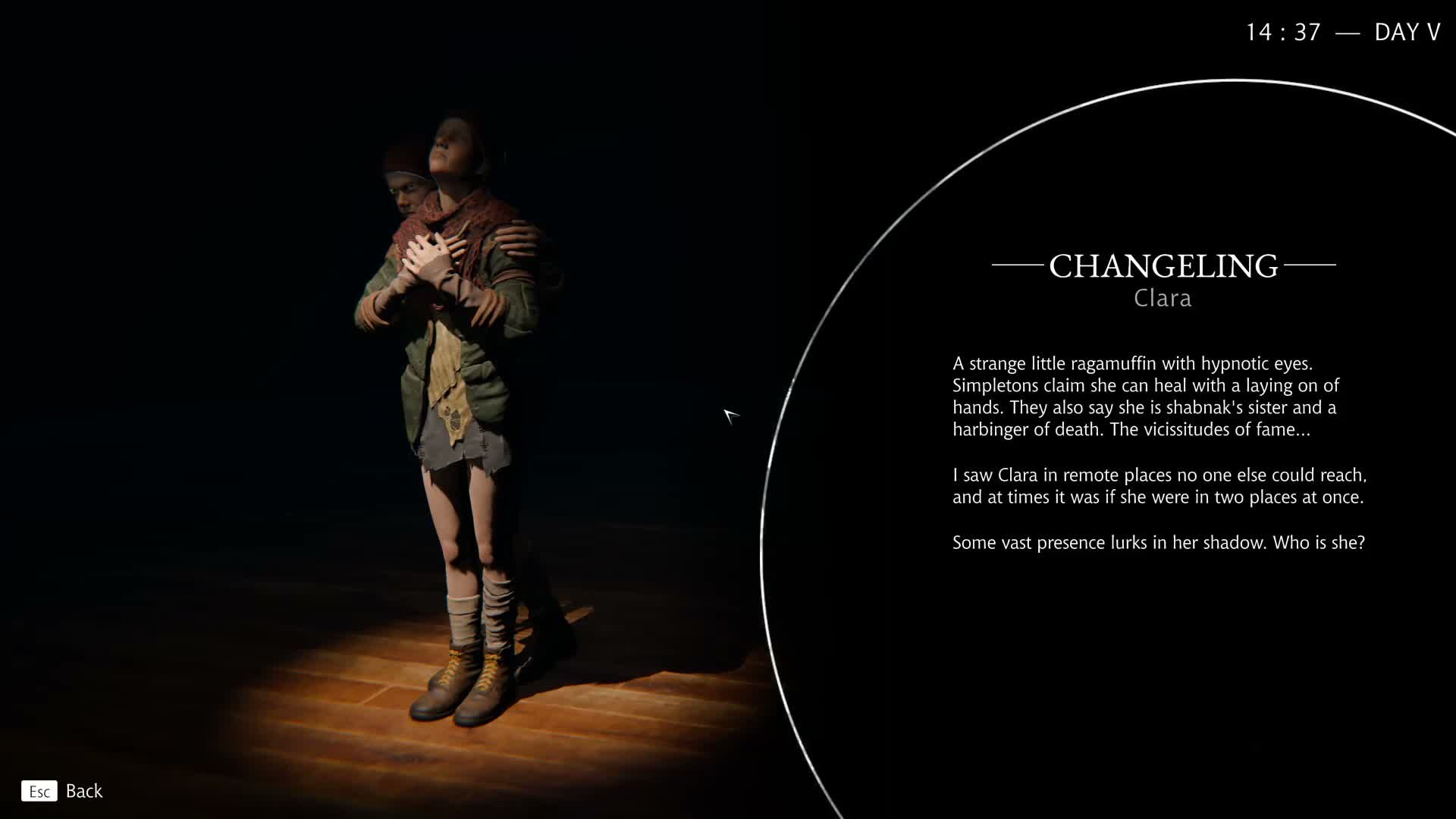The image size is (1456, 819).
Task: Open the Clara name label
Action: click(1163, 298)
